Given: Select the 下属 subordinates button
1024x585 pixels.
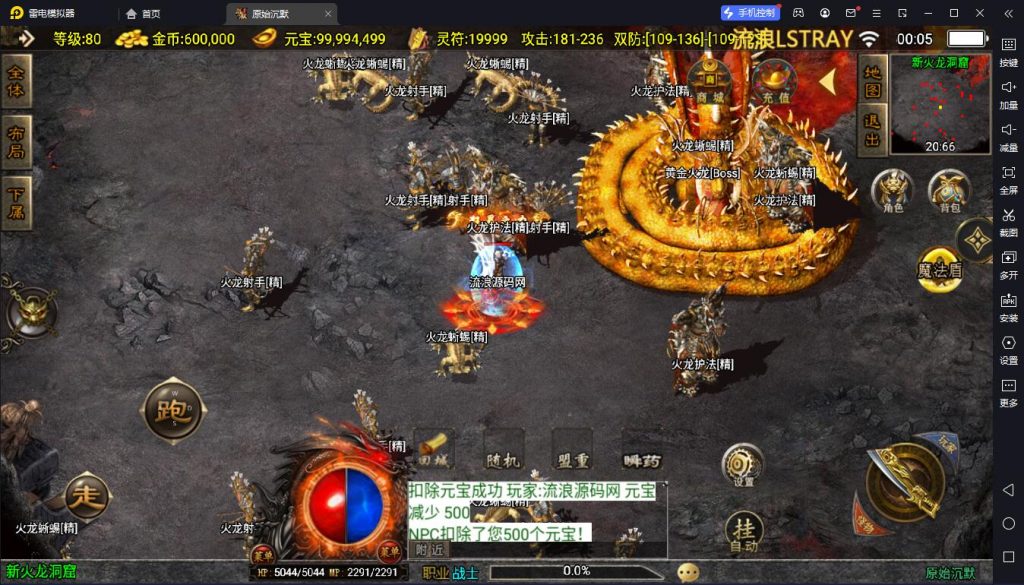Looking at the screenshot, I should point(17,203).
